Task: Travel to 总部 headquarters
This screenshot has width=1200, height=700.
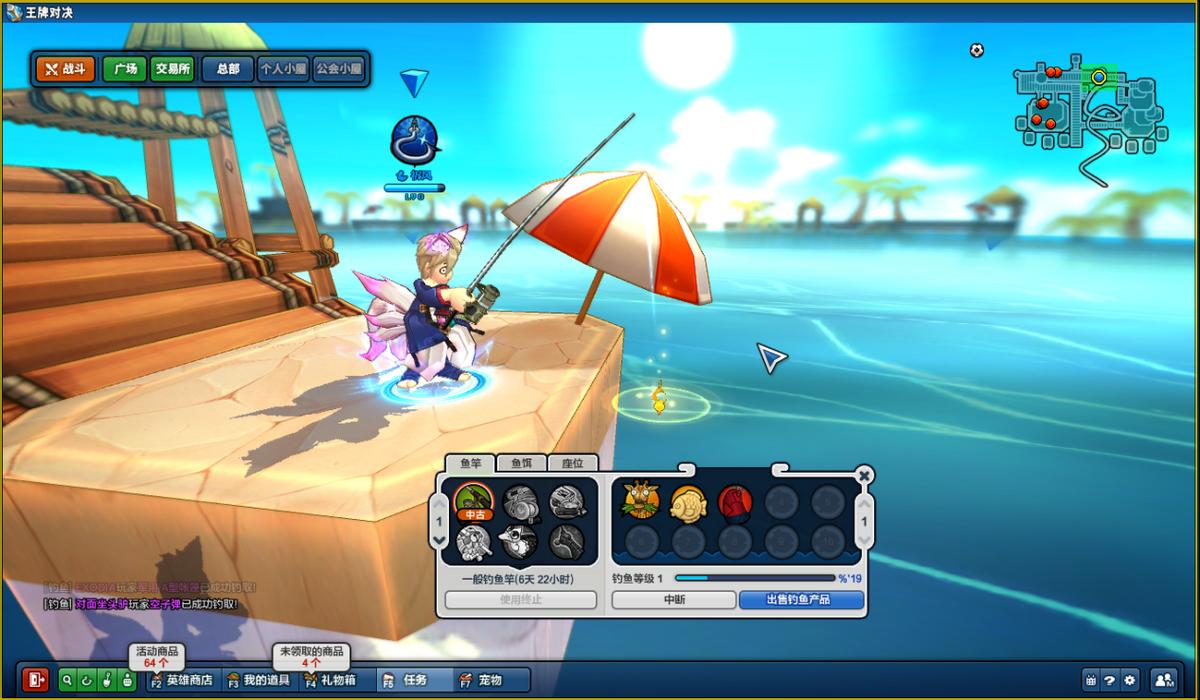Action: [x=227, y=69]
